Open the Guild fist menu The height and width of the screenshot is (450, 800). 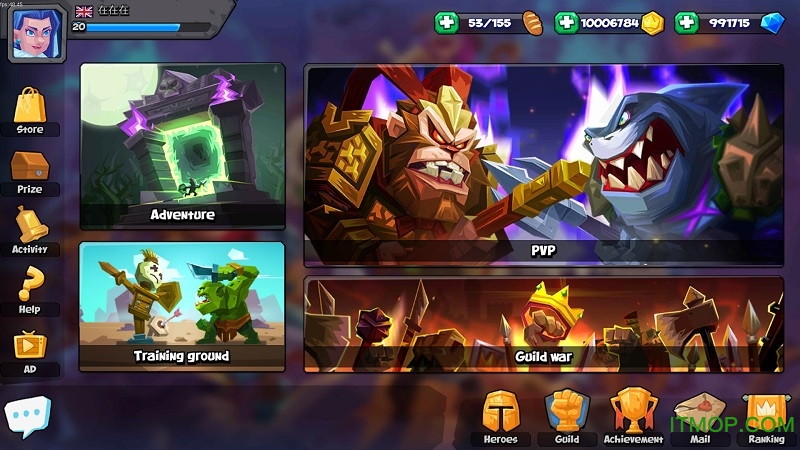(566, 415)
